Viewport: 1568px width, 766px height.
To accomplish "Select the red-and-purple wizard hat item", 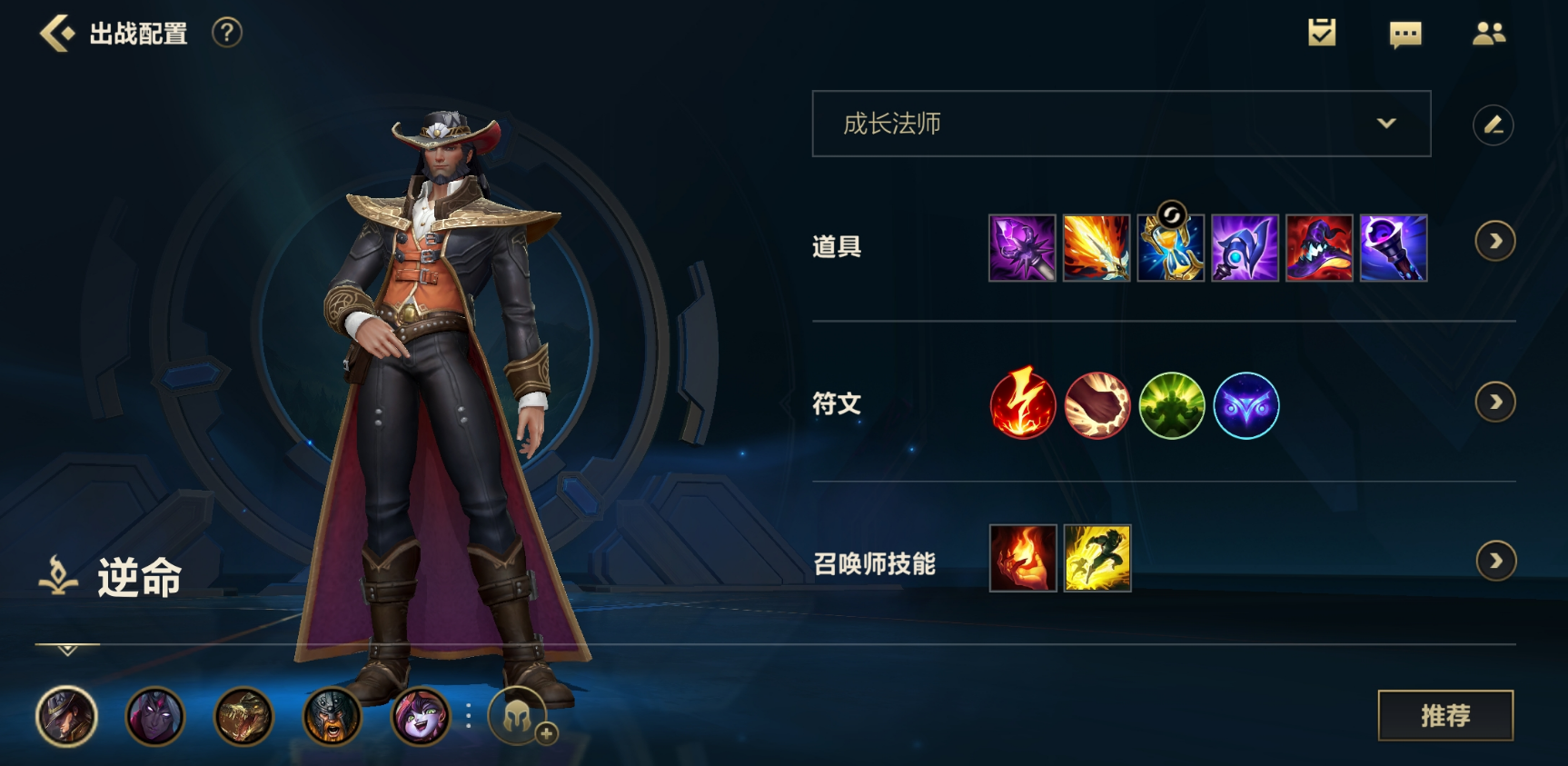I will (1319, 248).
